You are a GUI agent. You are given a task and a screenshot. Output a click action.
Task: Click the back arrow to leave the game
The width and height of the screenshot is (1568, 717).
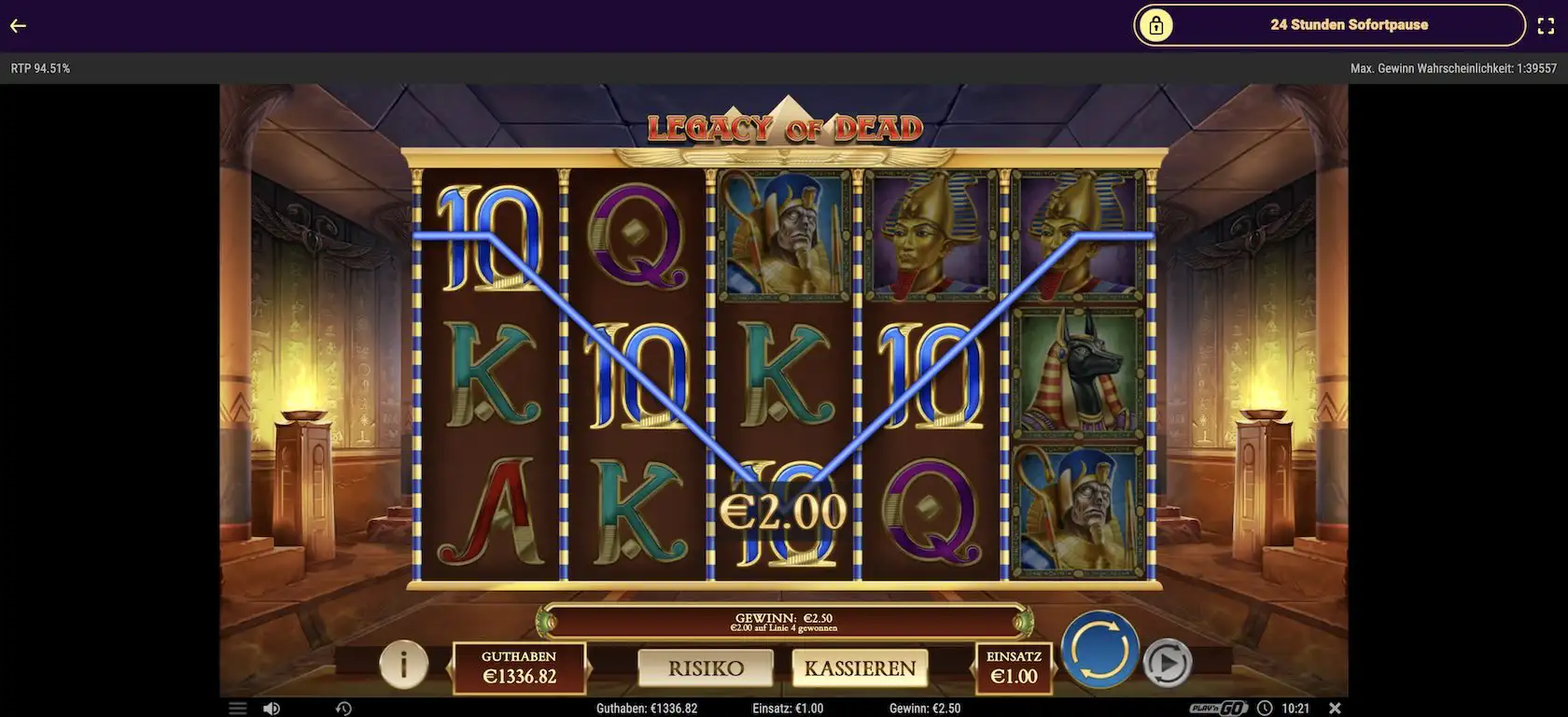[17, 25]
